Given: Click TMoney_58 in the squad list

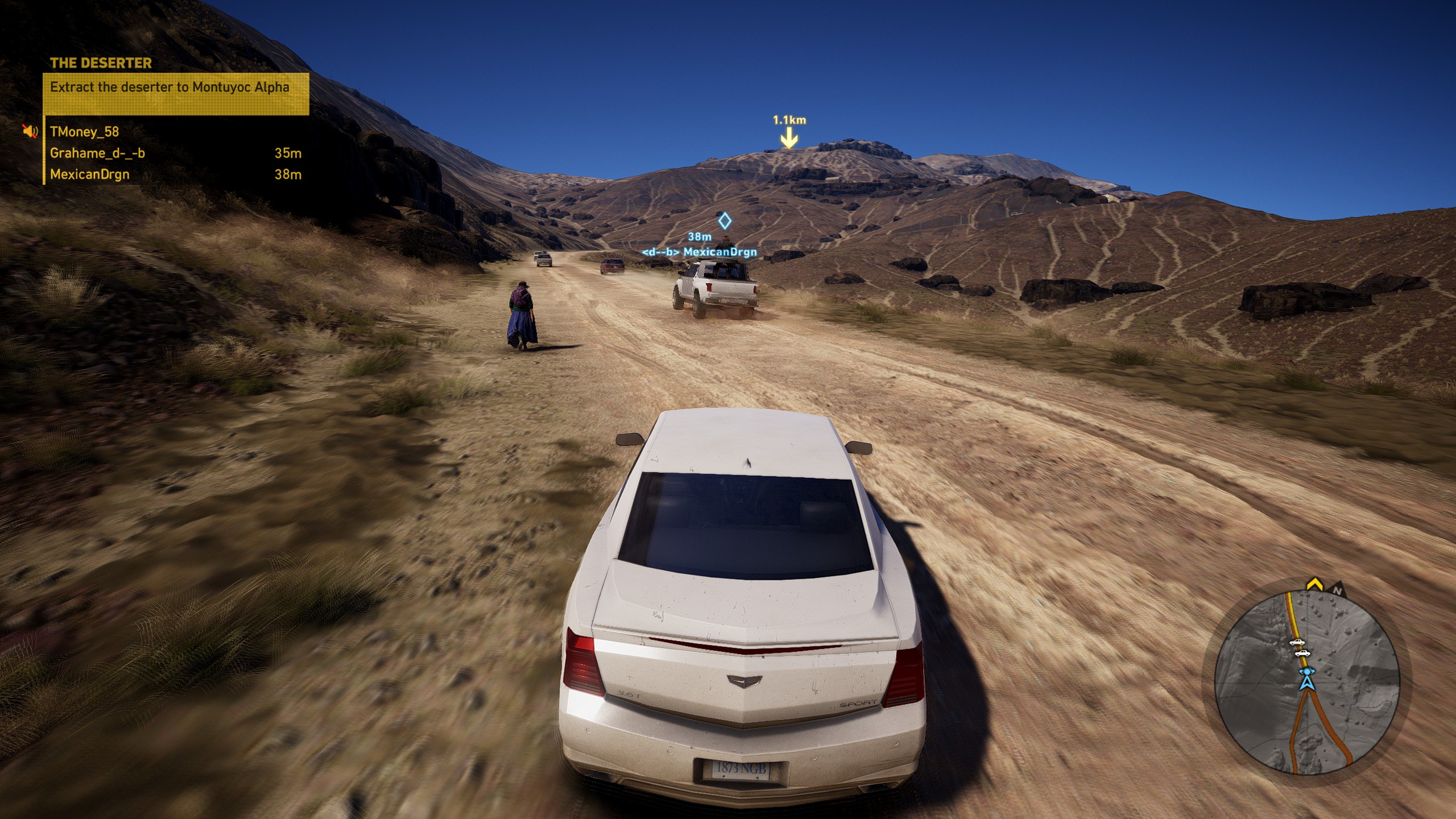Looking at the screenshot, I should 85,132.
